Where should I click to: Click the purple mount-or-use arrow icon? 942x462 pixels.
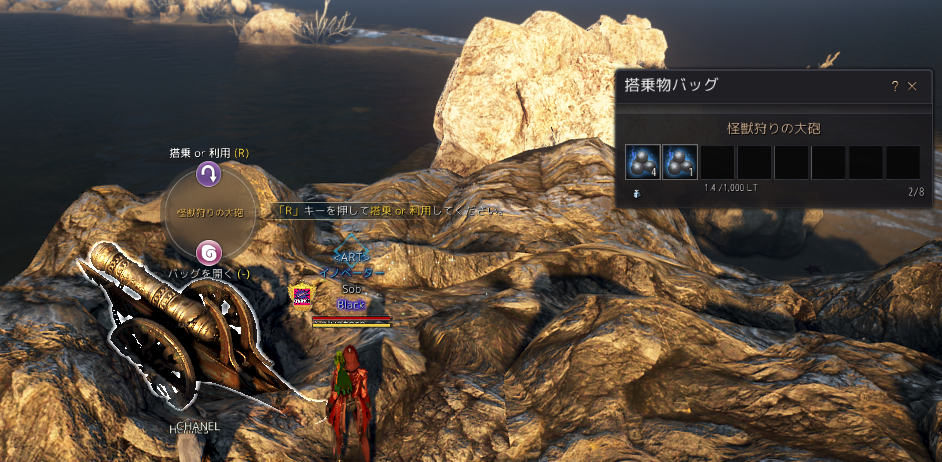(208, 175)
